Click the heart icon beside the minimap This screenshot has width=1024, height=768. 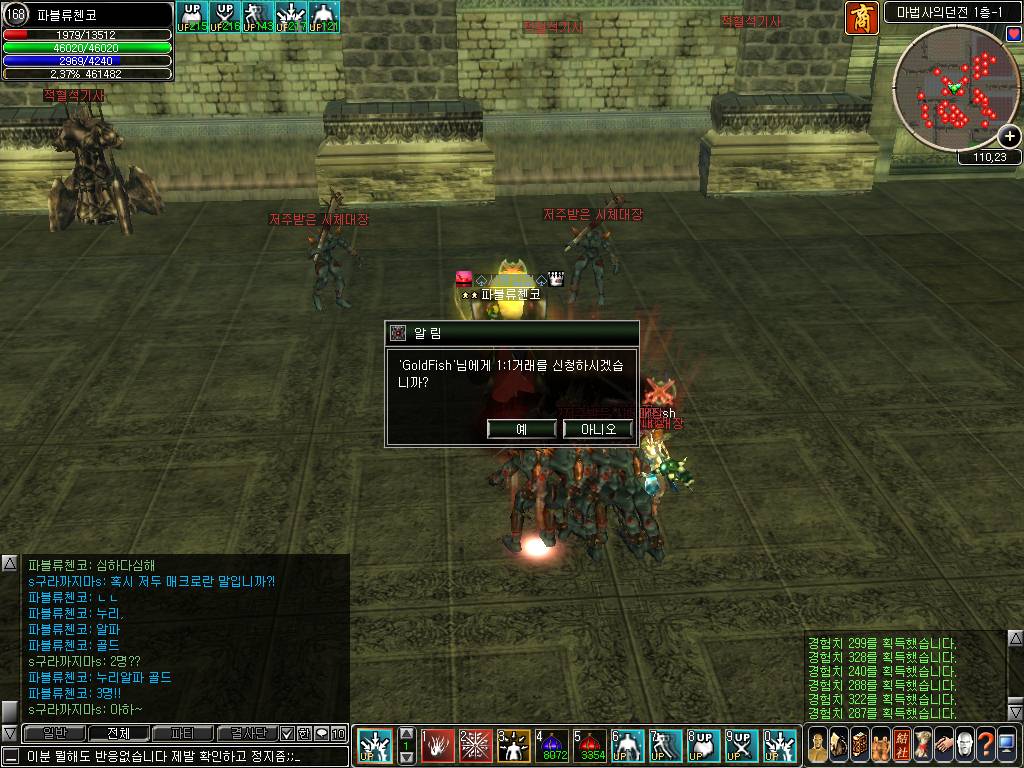coord(1014,35)
